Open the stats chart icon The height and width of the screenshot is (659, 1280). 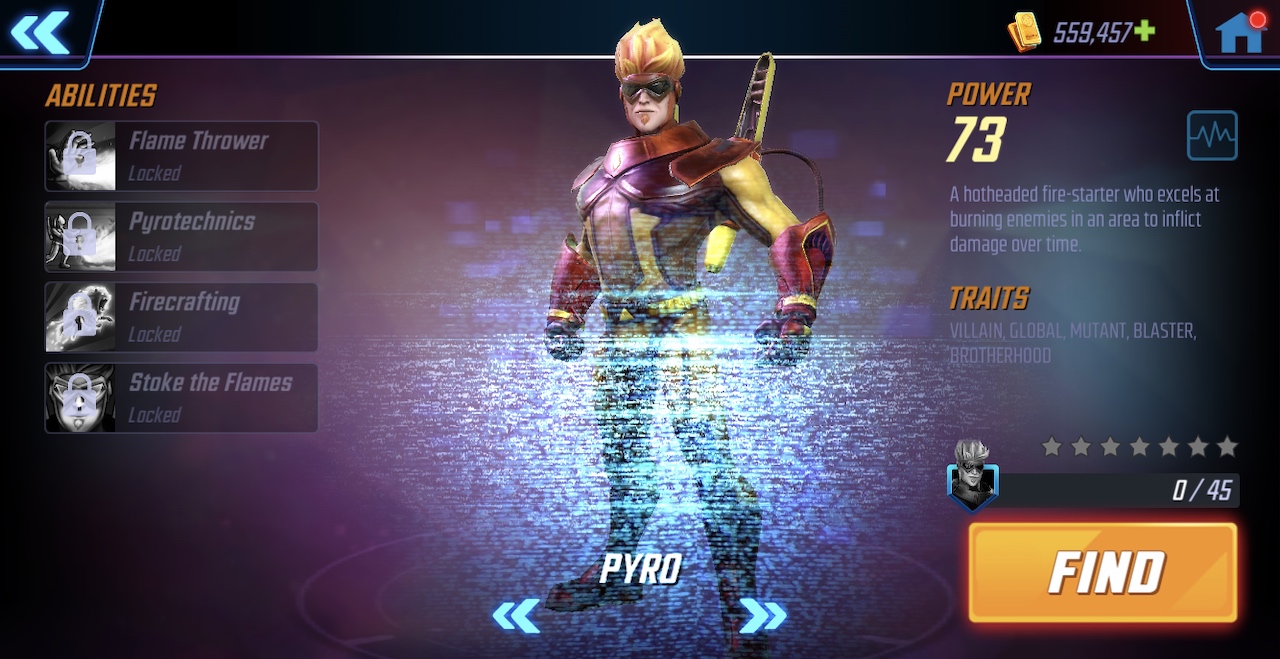point(1212,136)
